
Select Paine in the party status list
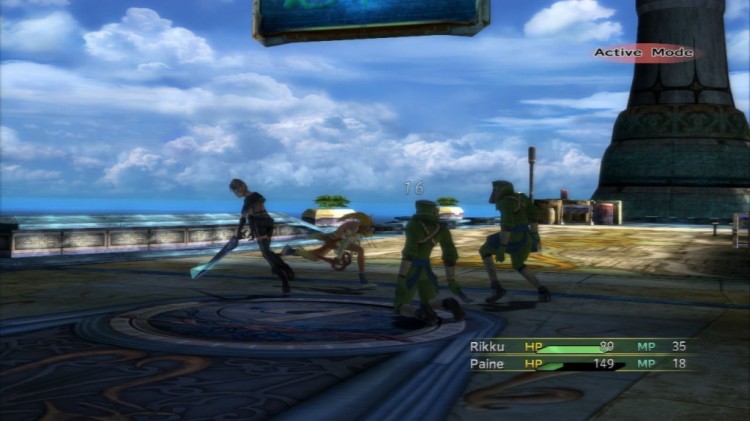coord(487,364)
